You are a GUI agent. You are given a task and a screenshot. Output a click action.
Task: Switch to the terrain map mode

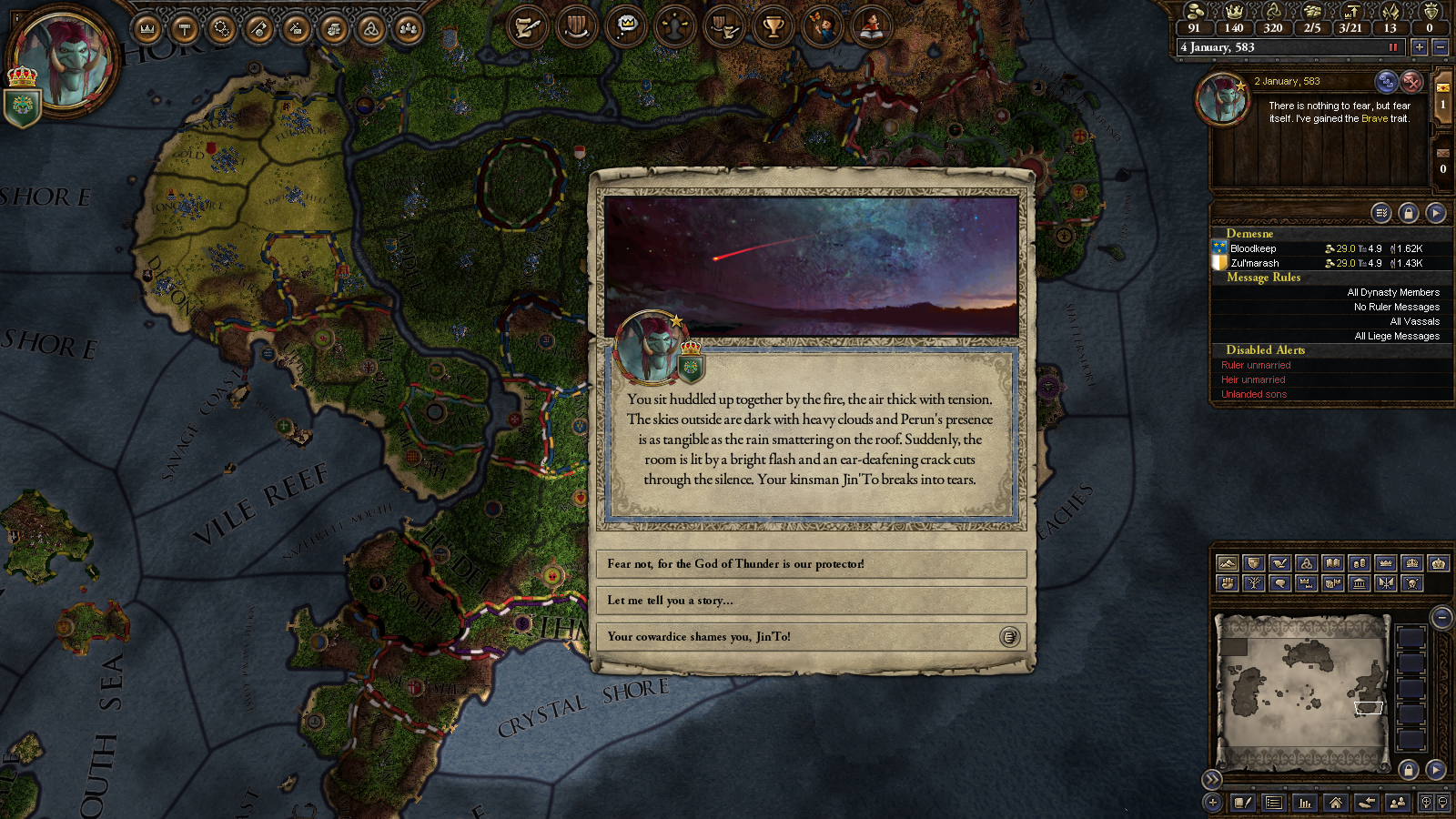point(1227,563)
